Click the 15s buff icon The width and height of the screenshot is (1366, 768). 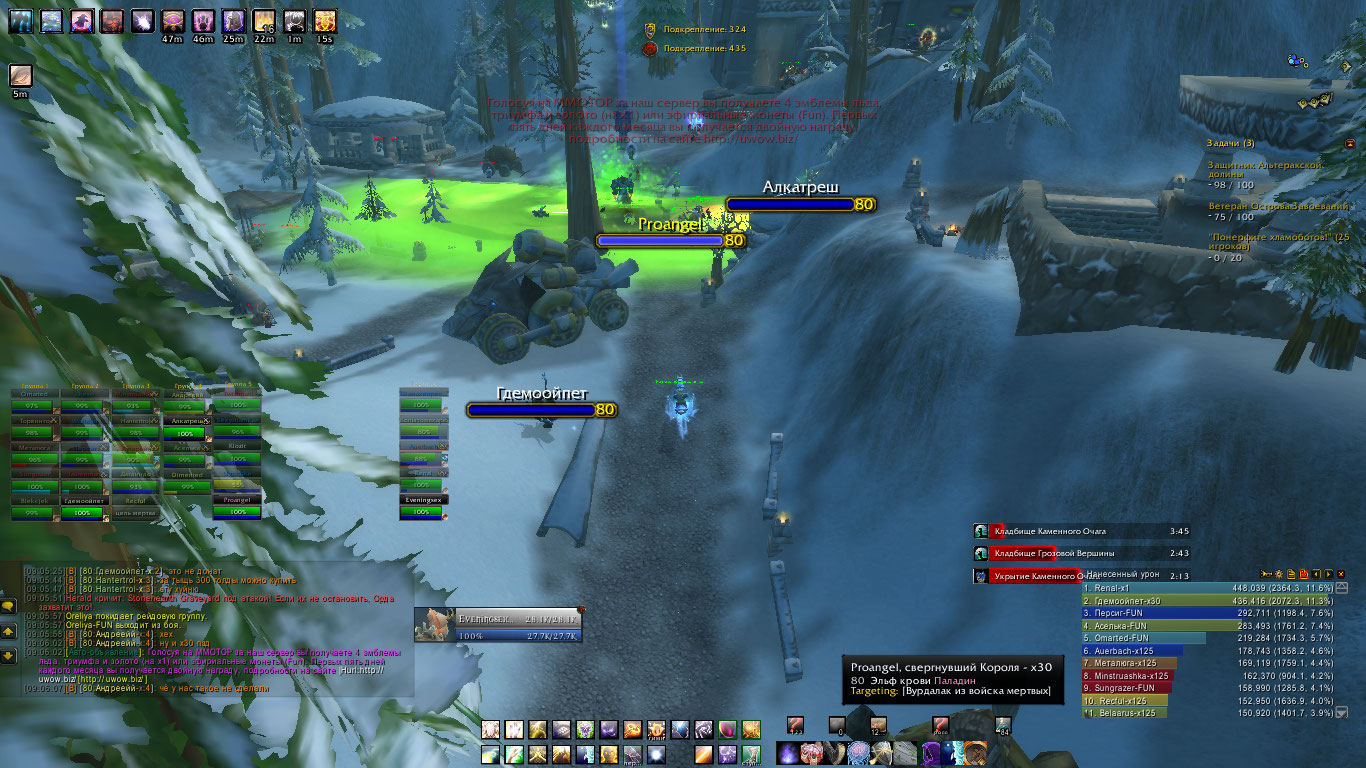click(x=324, y=20)
